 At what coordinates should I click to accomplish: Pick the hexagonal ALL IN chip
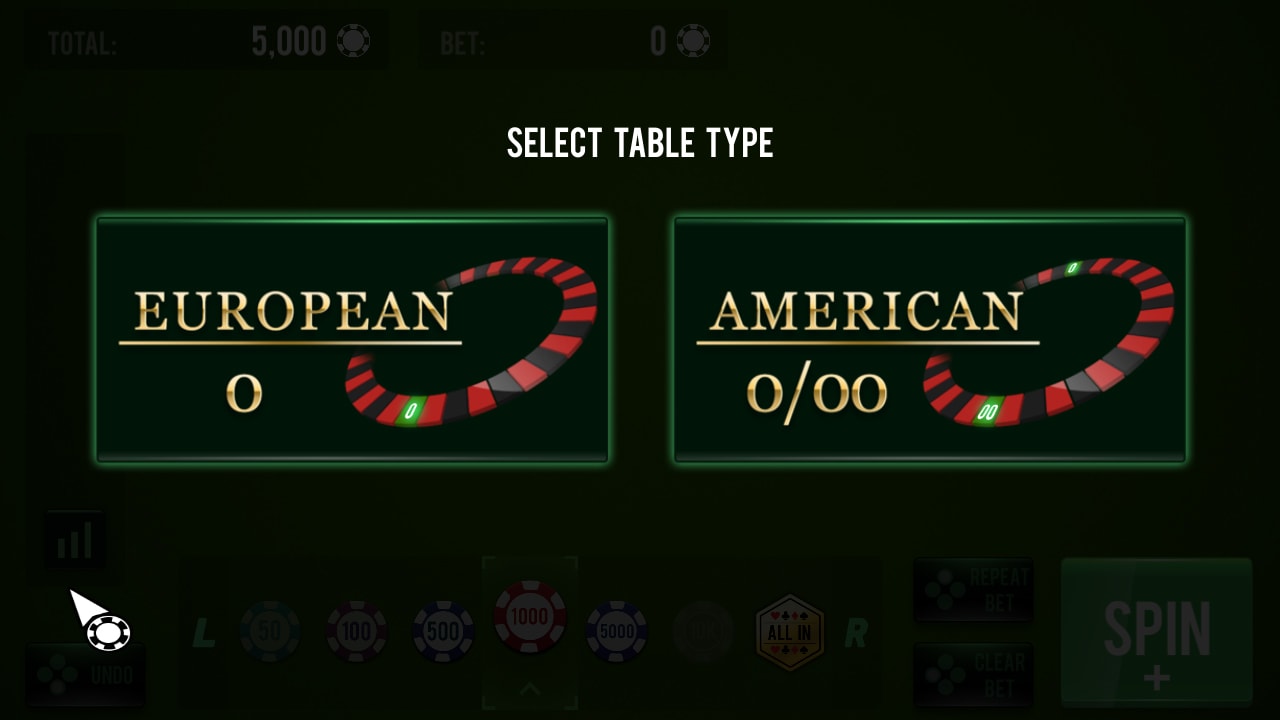tap(790, 630)
